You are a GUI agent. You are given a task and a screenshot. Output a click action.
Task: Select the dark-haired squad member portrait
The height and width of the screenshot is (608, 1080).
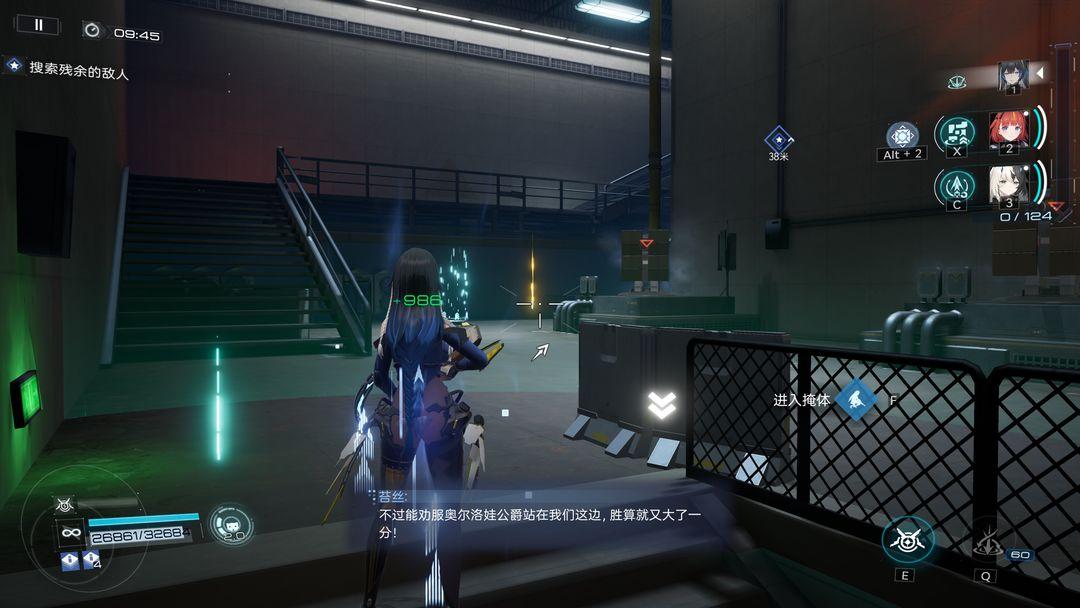1013,75
